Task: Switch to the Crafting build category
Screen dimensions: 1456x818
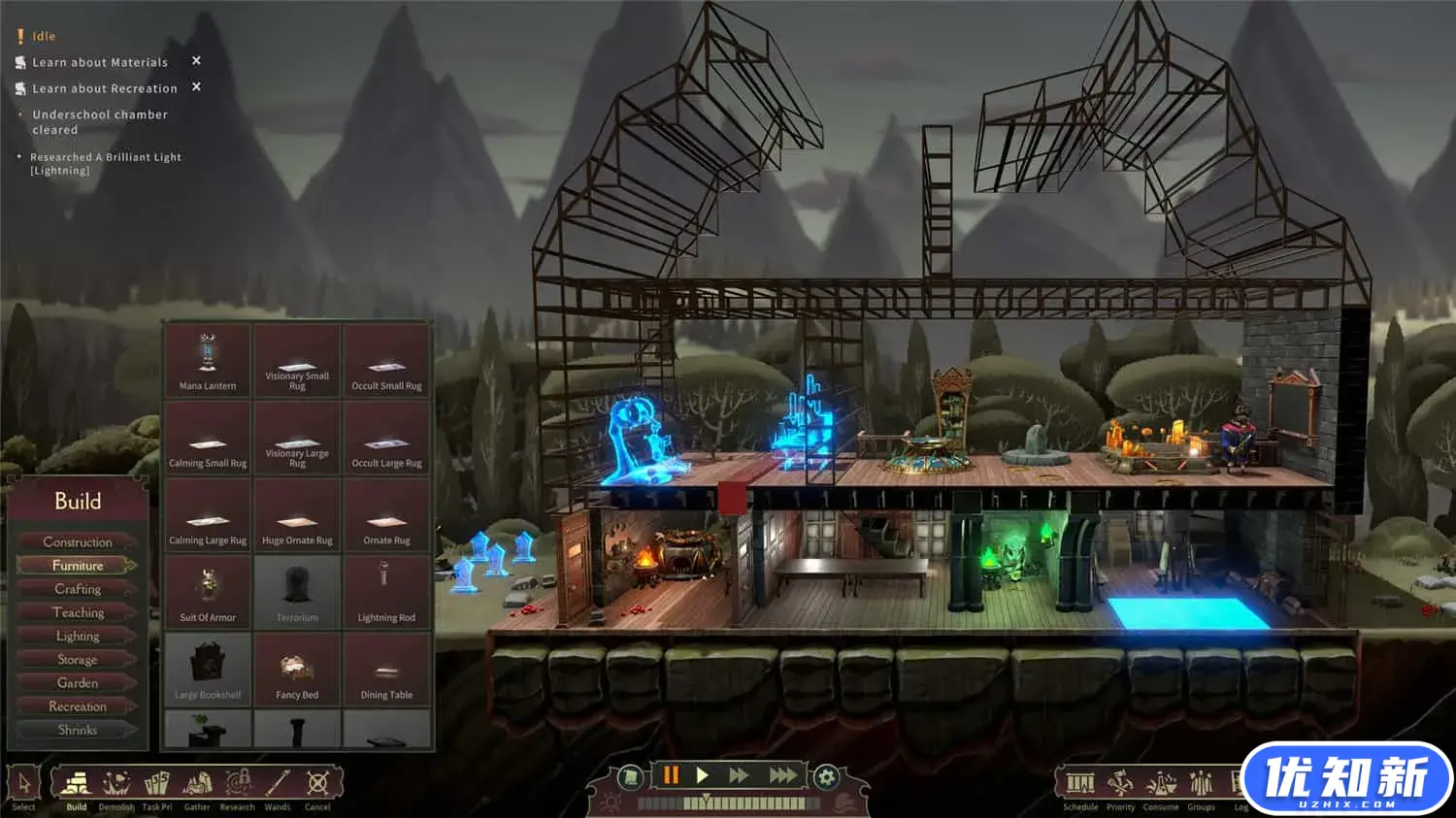Action: 78,589
